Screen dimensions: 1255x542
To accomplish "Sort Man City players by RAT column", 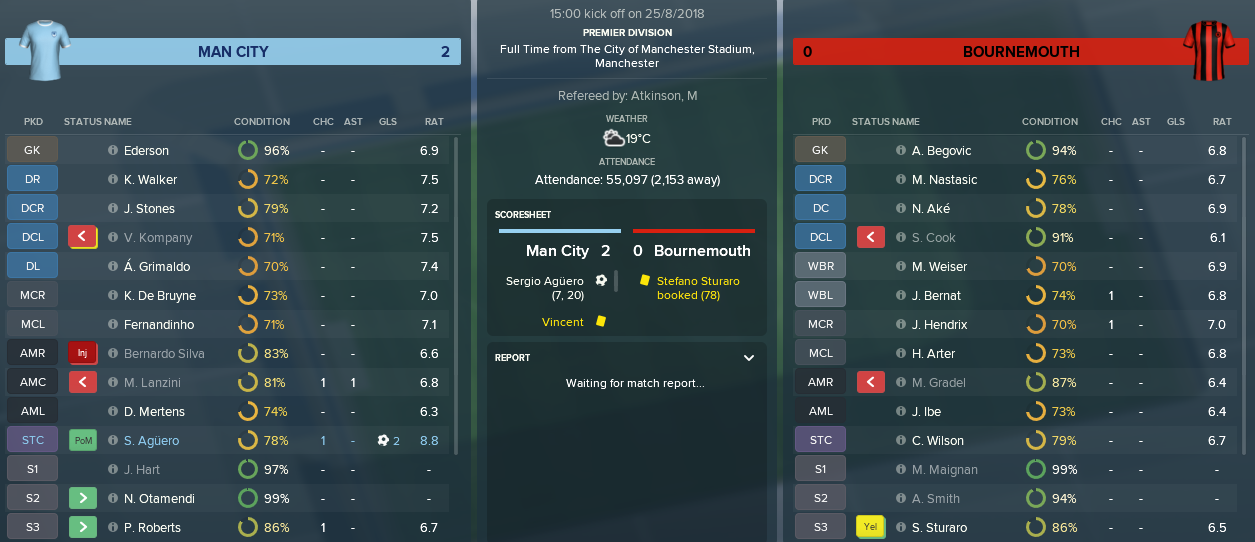I will pyautogui.click(x=433, y=122).
